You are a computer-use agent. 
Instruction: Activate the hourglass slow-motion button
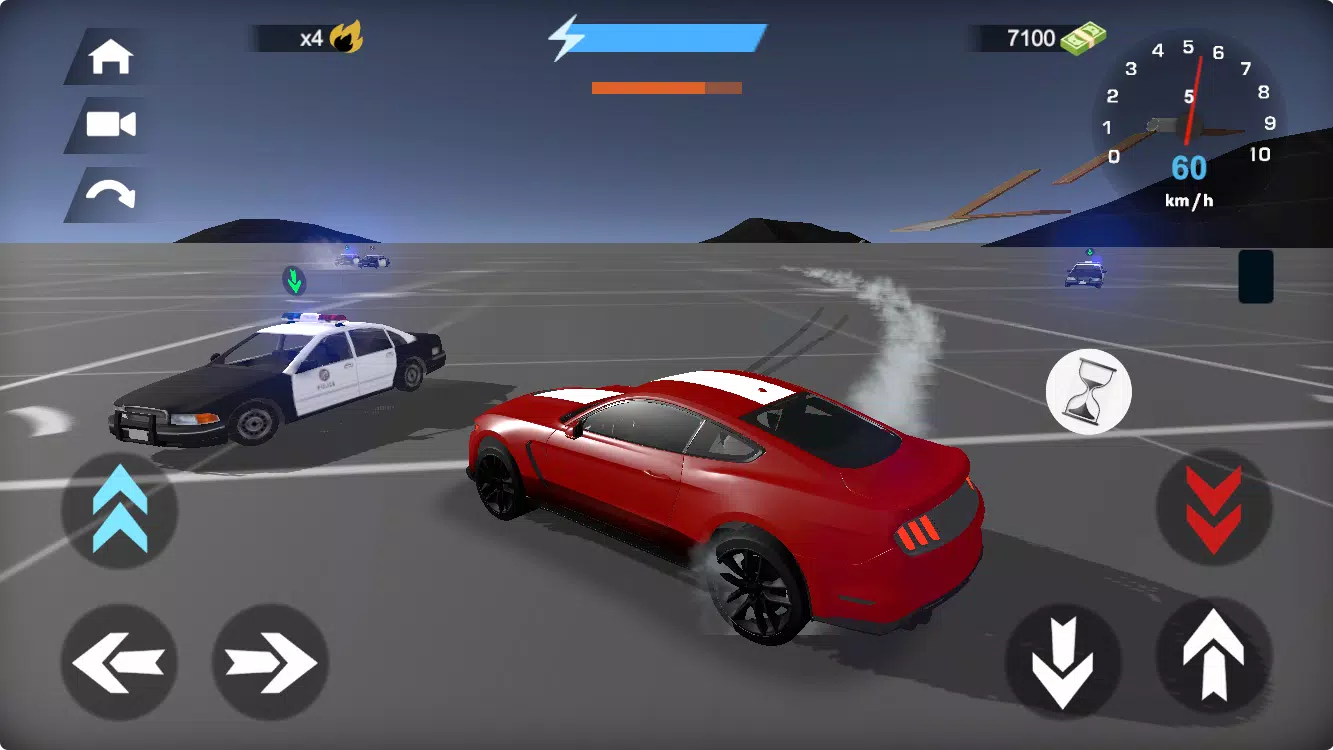pyautogui.click(x=1088, y=392)
